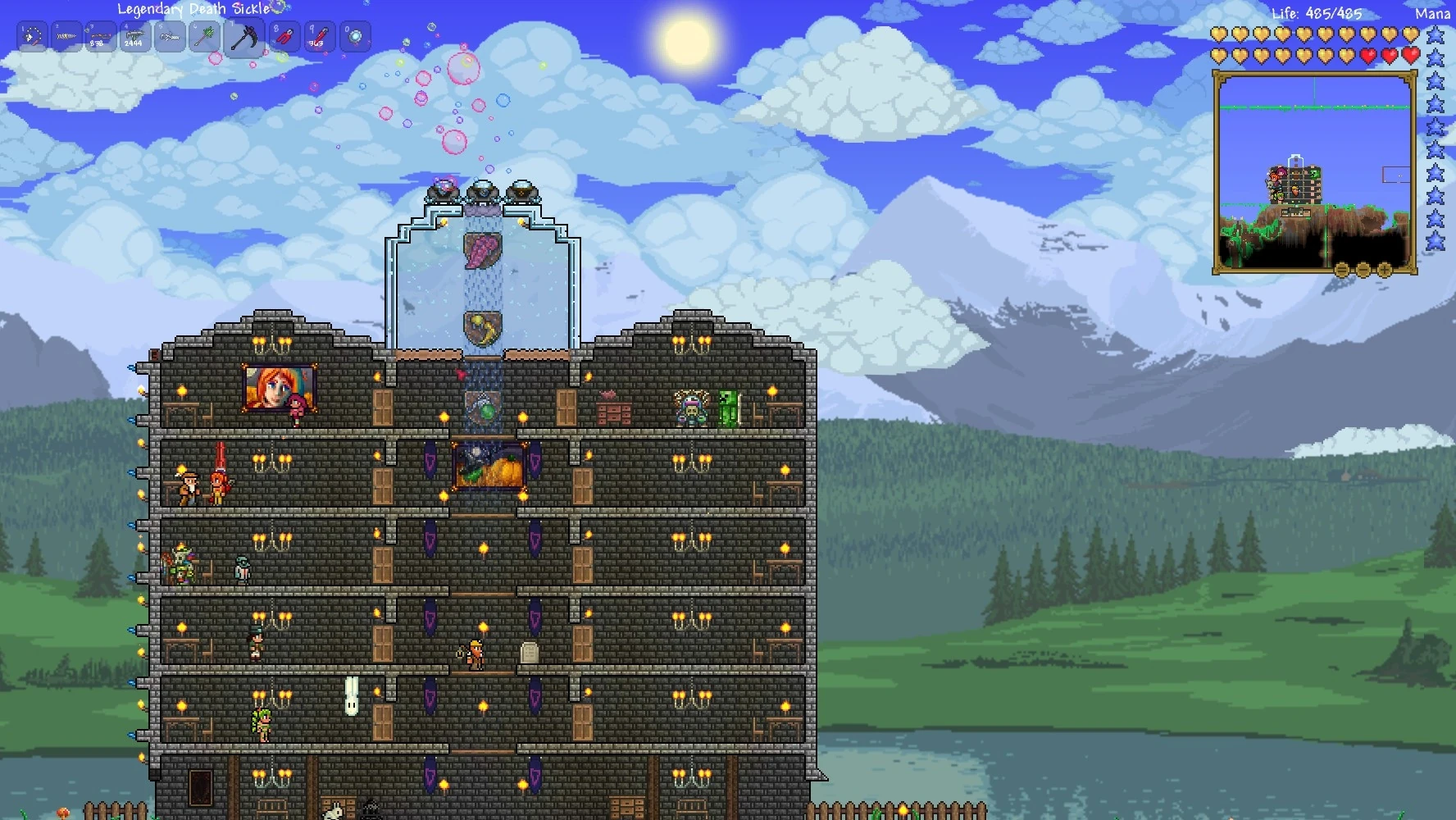Select the green flail in hotbar slot 6

[204, 37]
